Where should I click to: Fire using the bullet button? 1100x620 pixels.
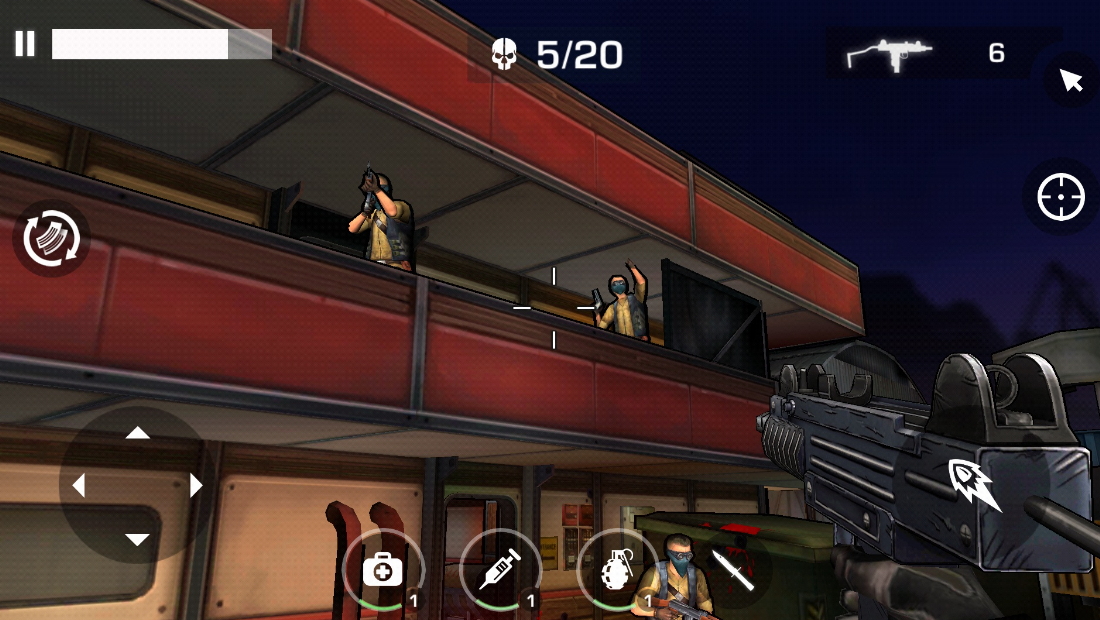(975, 484)
